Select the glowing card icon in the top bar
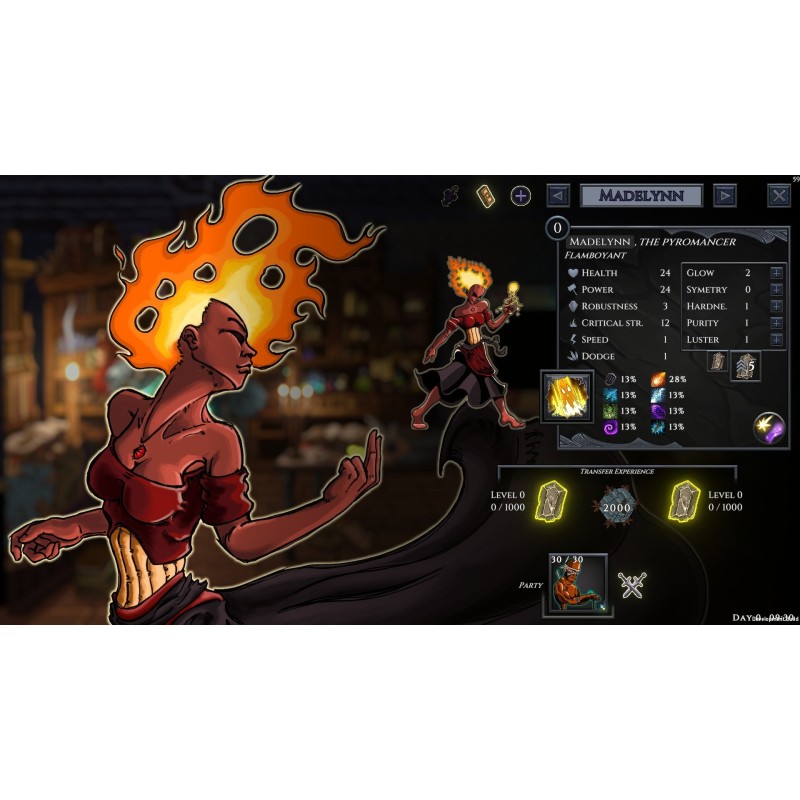 486,195
